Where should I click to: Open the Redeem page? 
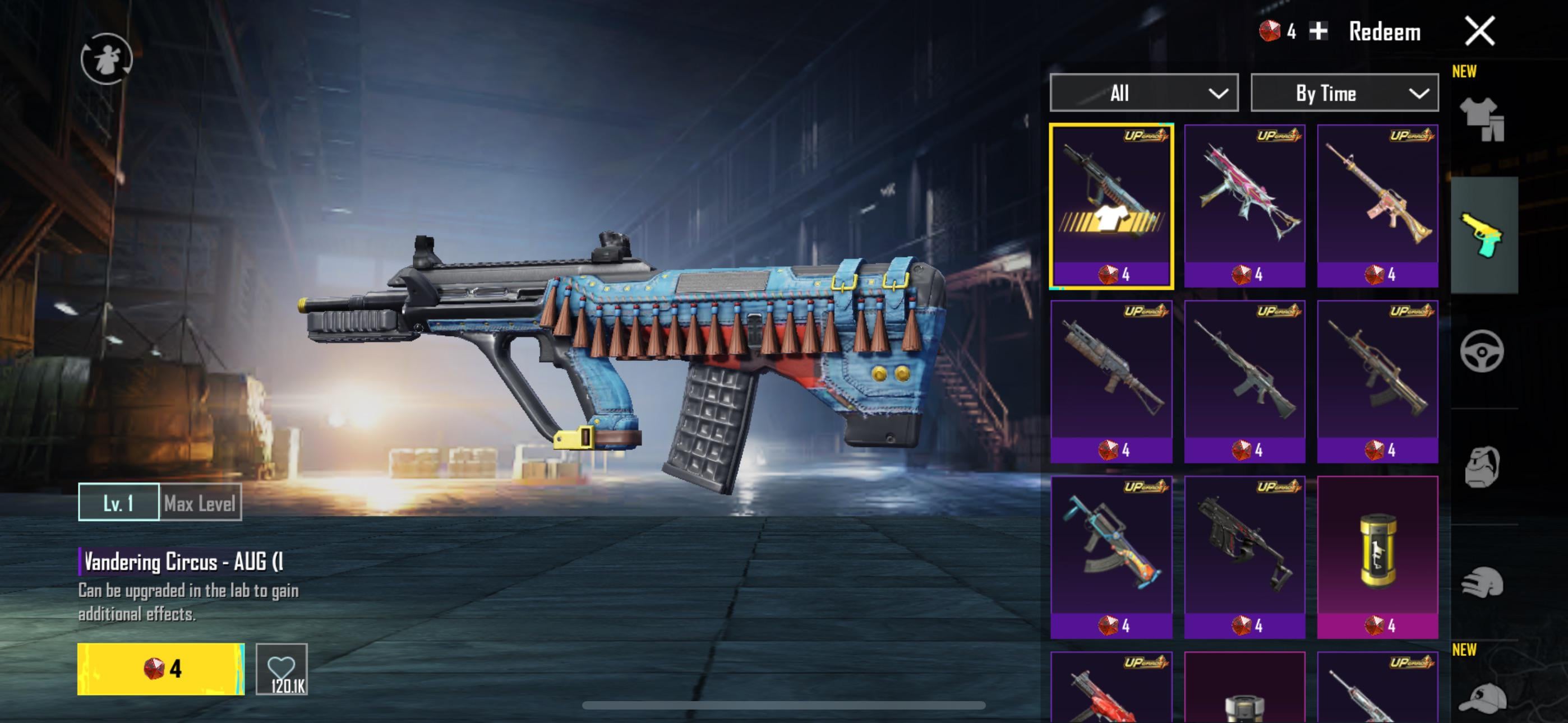point(1384,33)
